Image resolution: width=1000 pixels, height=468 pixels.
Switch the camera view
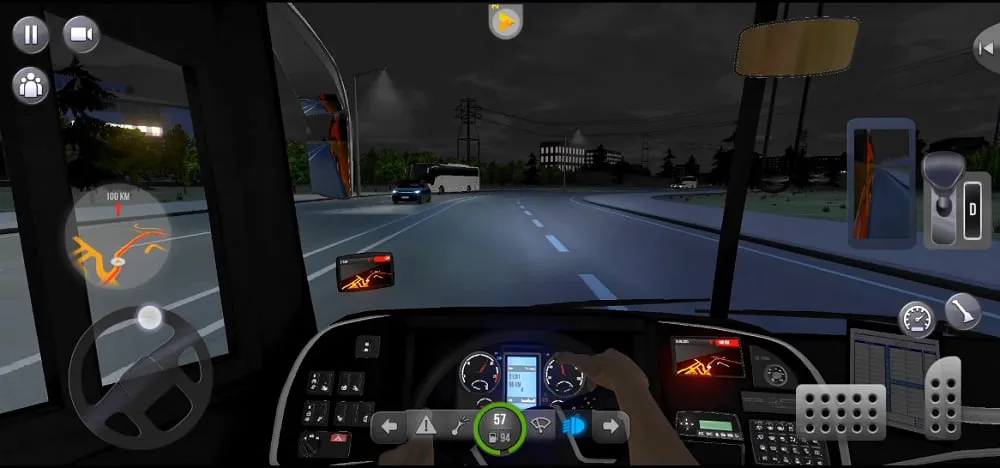pos(82,35)
